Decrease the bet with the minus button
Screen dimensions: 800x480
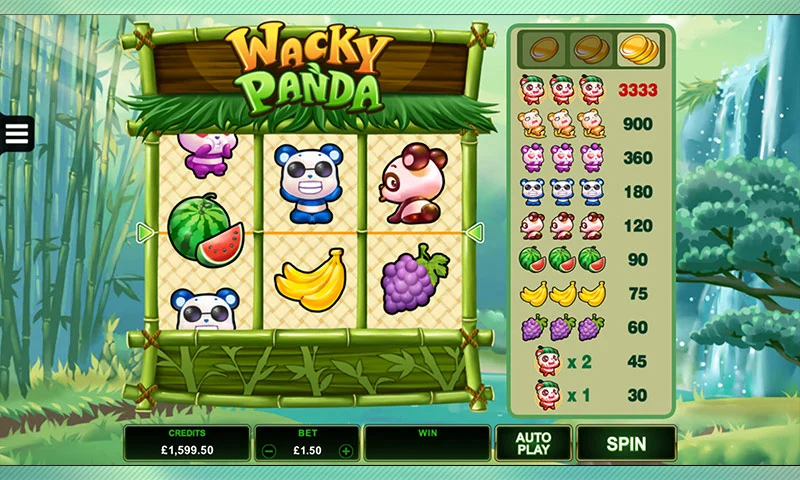pos(268,451)
